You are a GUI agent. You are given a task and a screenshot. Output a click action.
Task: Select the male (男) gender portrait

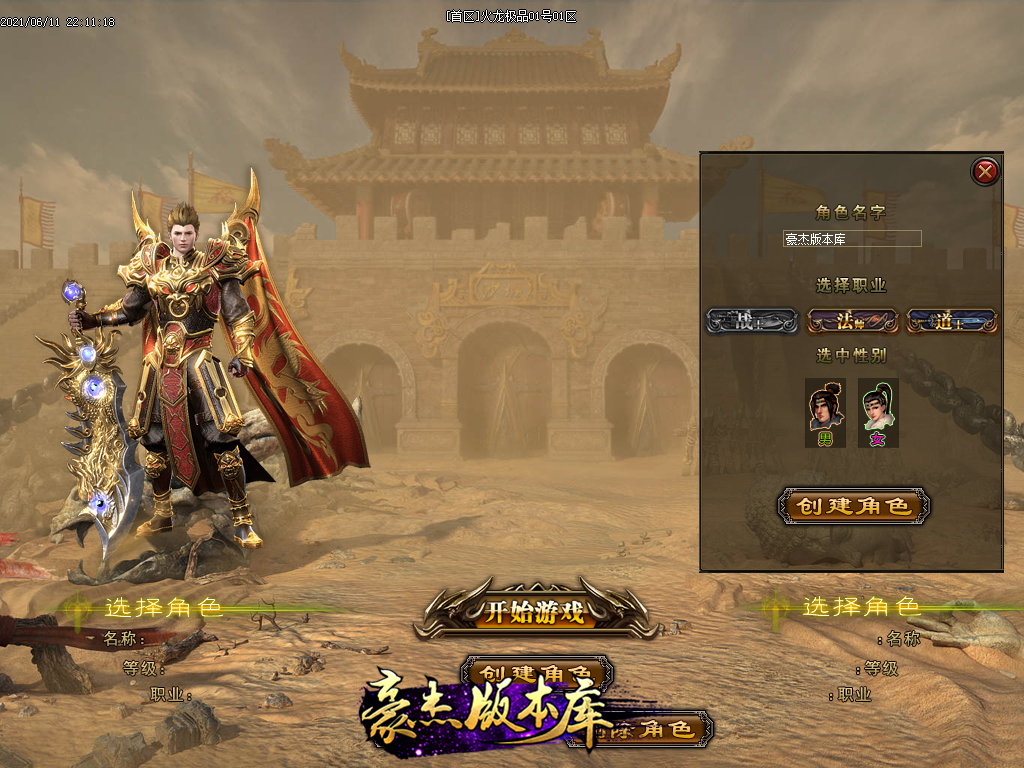[x=826, y=412]
